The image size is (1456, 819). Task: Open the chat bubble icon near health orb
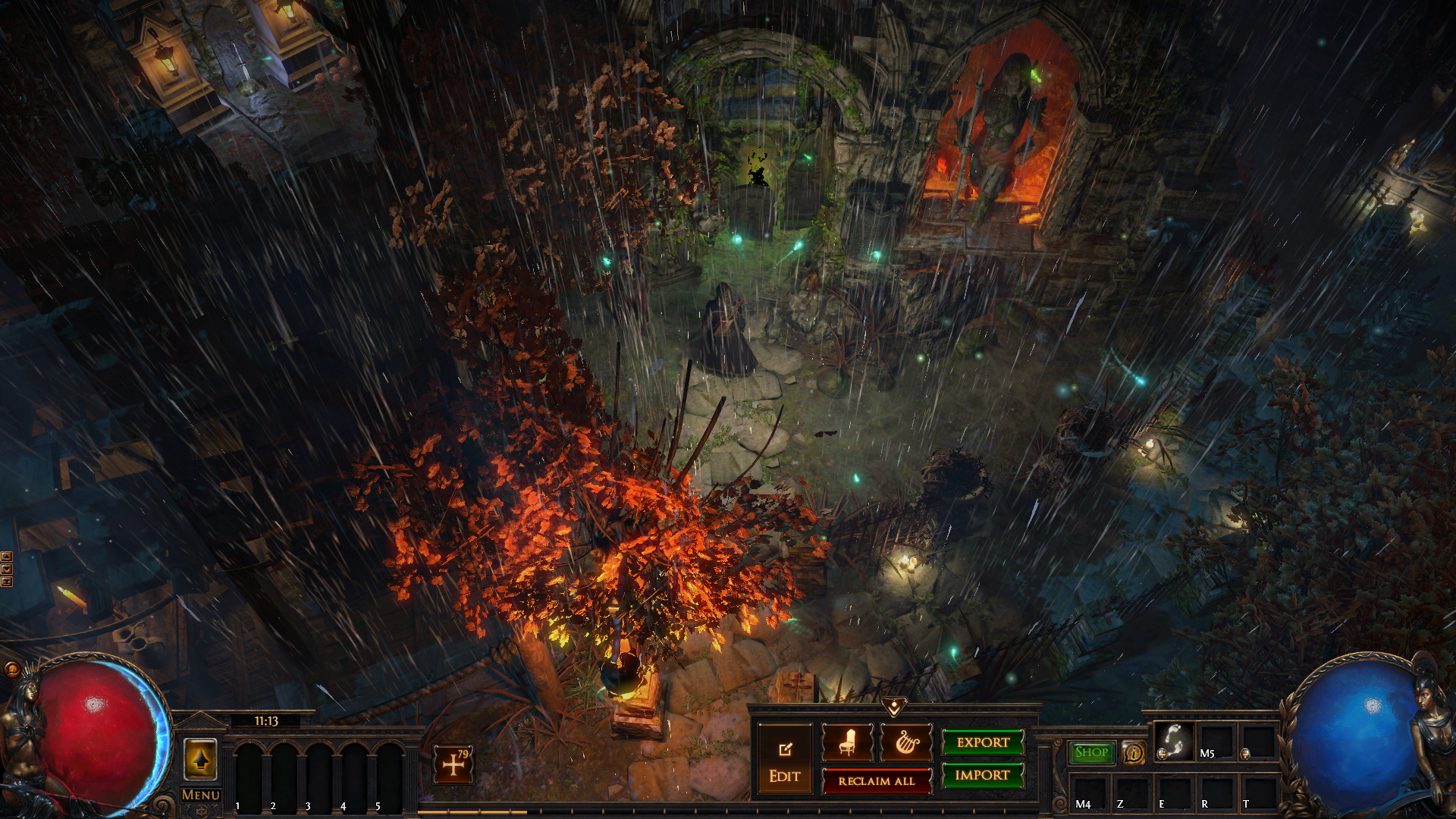tap(12, 669)
